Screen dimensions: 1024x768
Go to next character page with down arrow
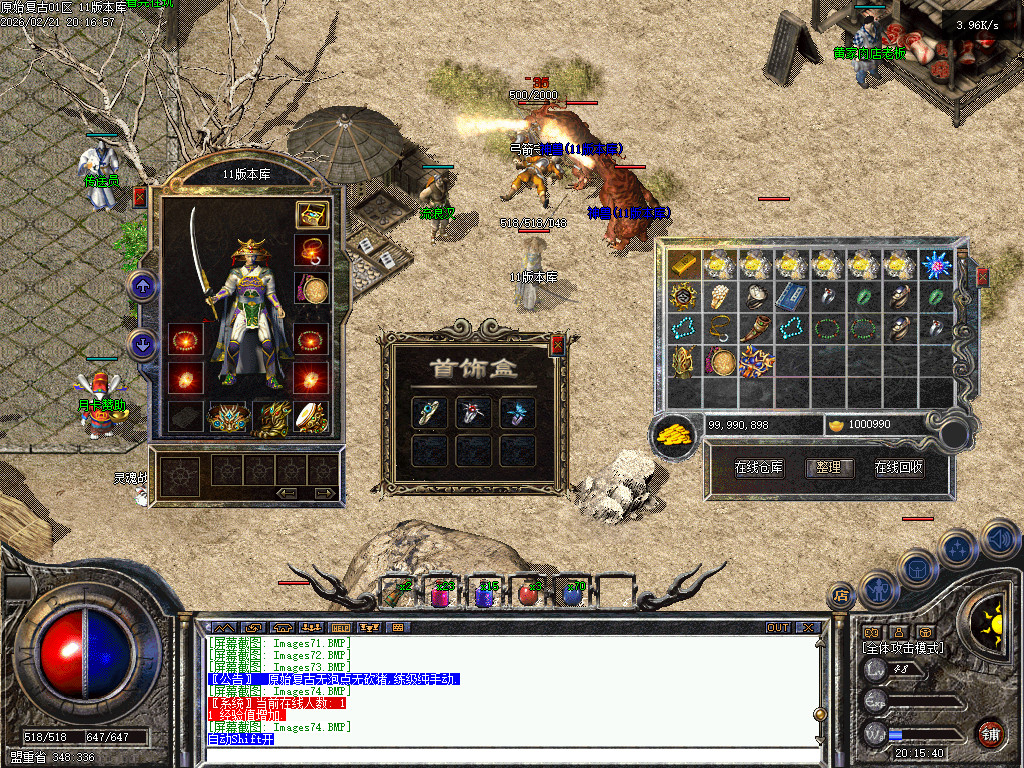pyautogui.click(x=143, y=345)
